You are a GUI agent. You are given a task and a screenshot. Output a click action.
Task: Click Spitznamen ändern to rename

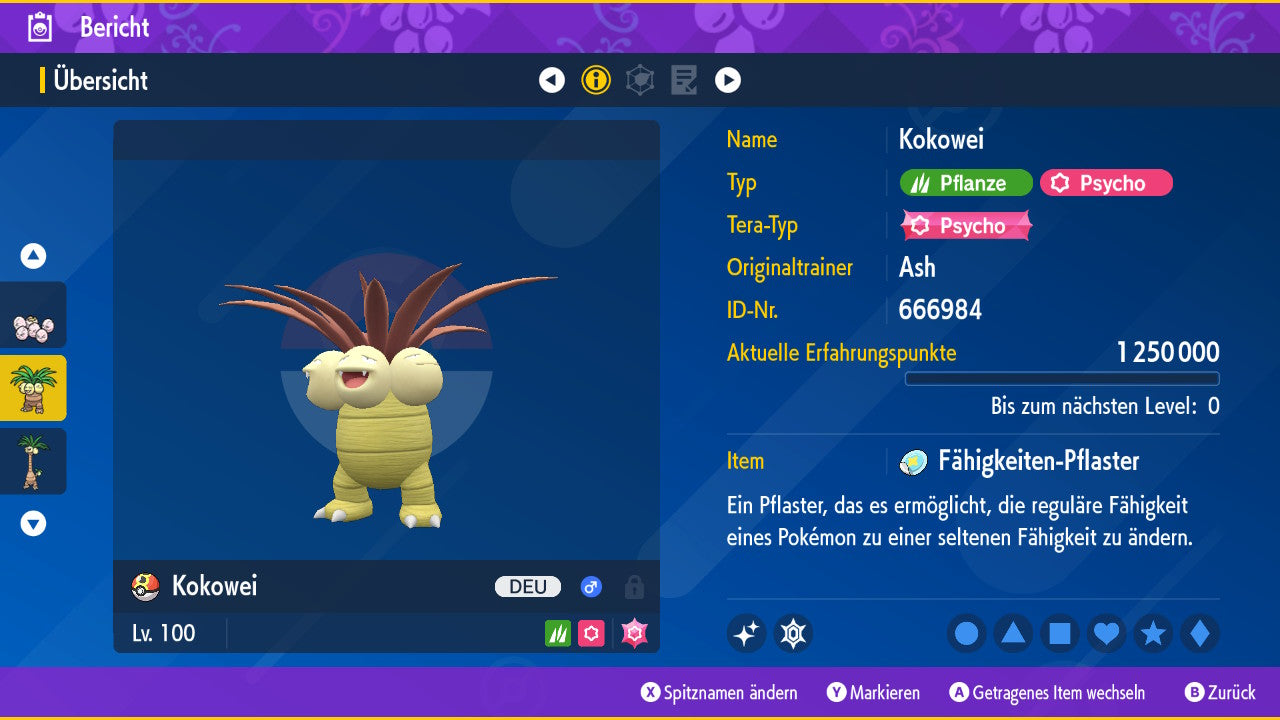tap(720, 693)
